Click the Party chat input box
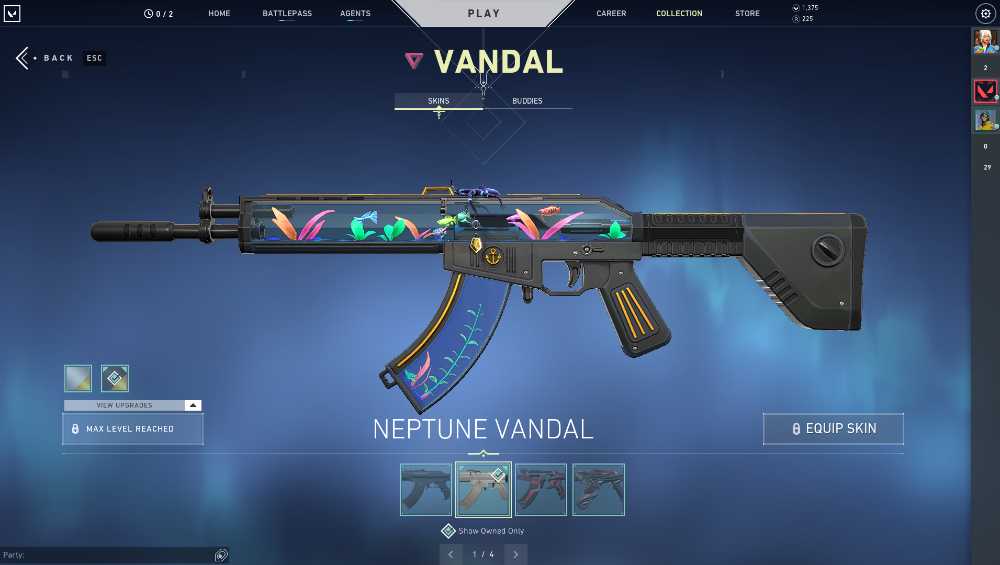This screenshot has height=565, width=1000. pyautogui.click(x=110, y=555)
